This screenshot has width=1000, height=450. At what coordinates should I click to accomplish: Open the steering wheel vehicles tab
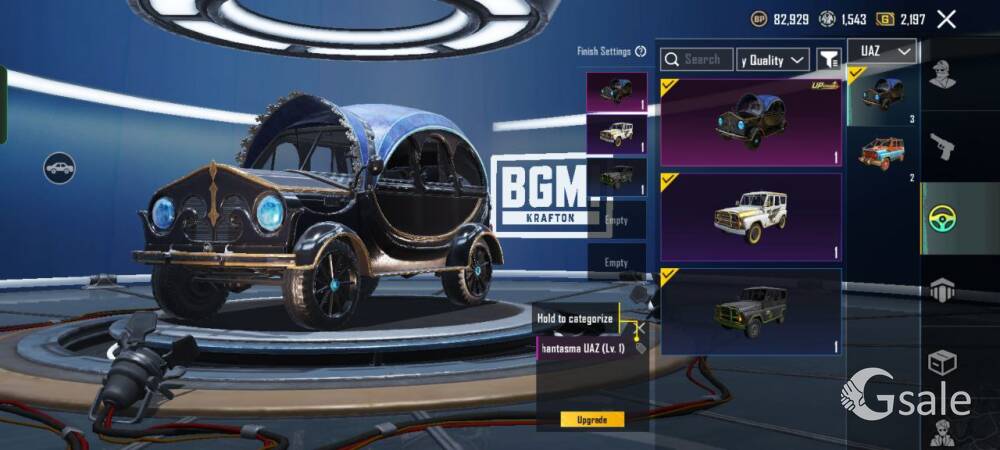942,218
